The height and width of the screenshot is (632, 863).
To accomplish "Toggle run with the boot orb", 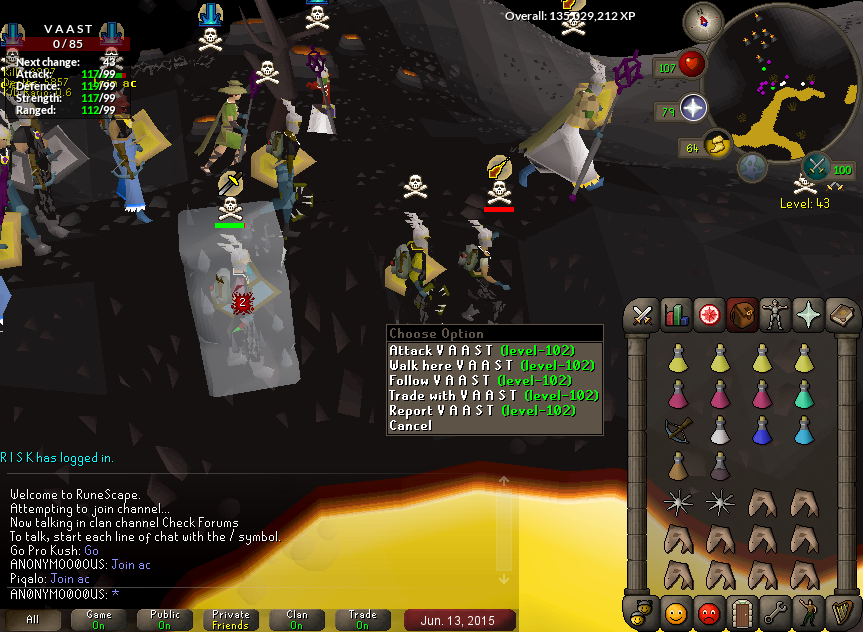I will tap(715, 146).
